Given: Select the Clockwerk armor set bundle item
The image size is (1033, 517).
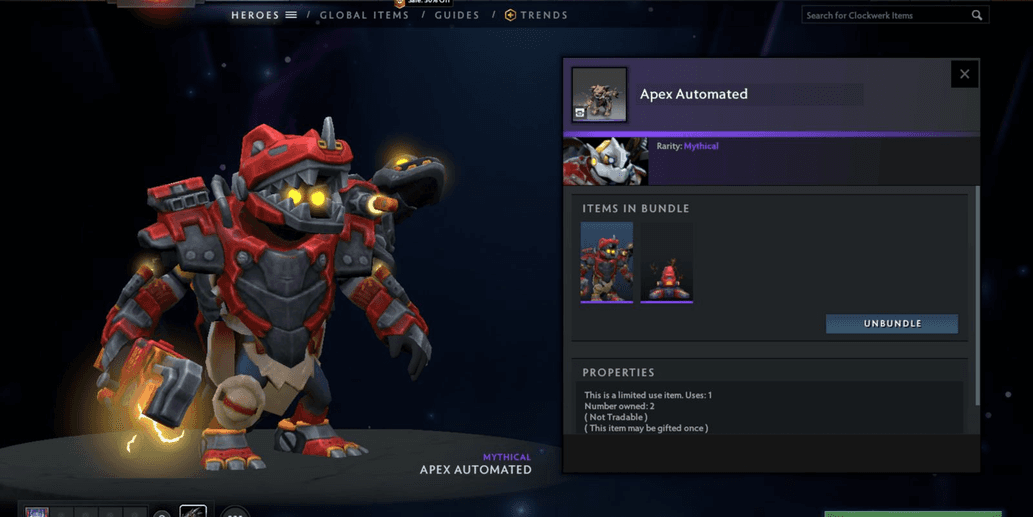Looking at the screenshot, I should click(607, 262).
